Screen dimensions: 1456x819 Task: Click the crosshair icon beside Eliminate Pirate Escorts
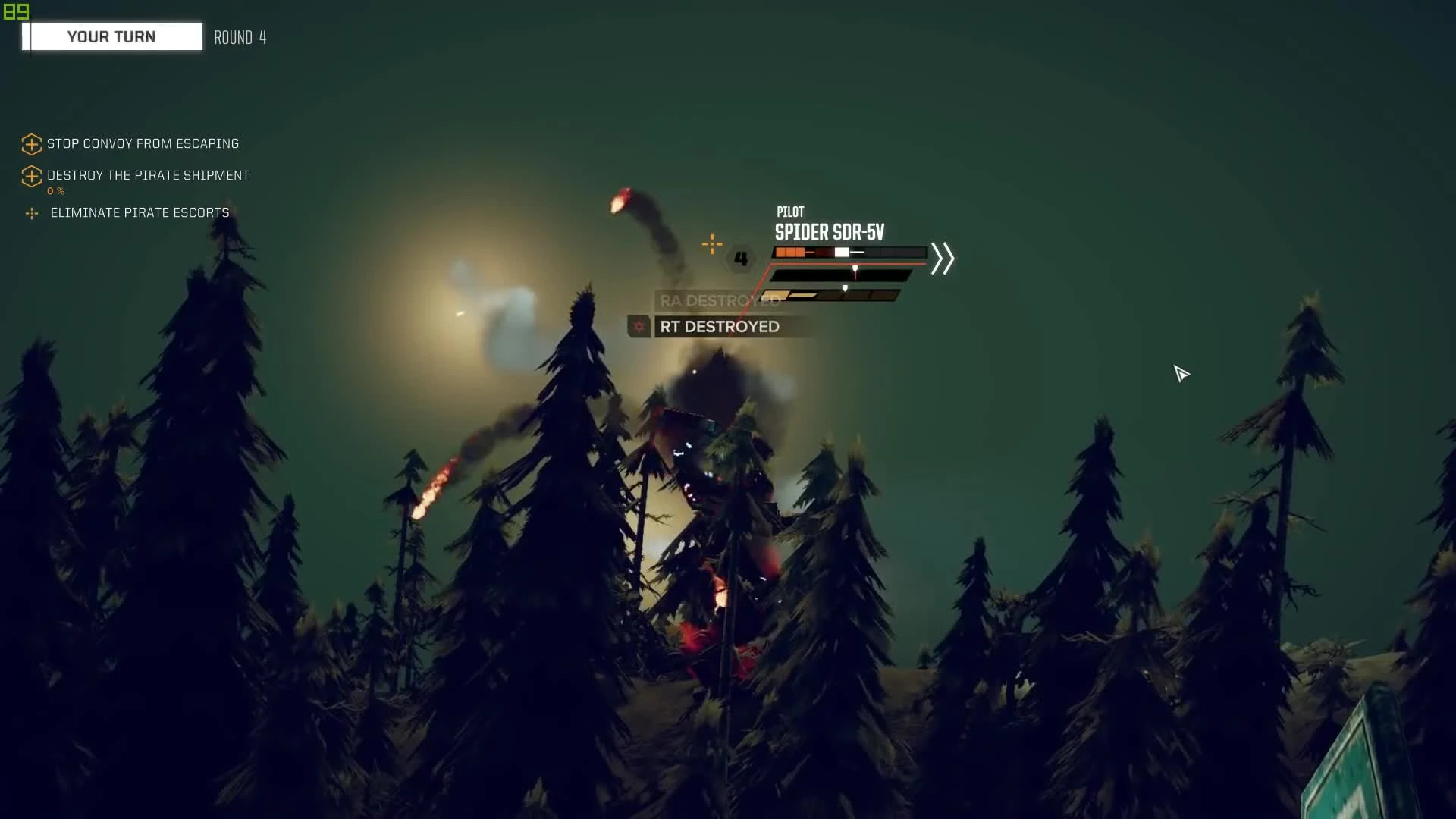(31, 214)
